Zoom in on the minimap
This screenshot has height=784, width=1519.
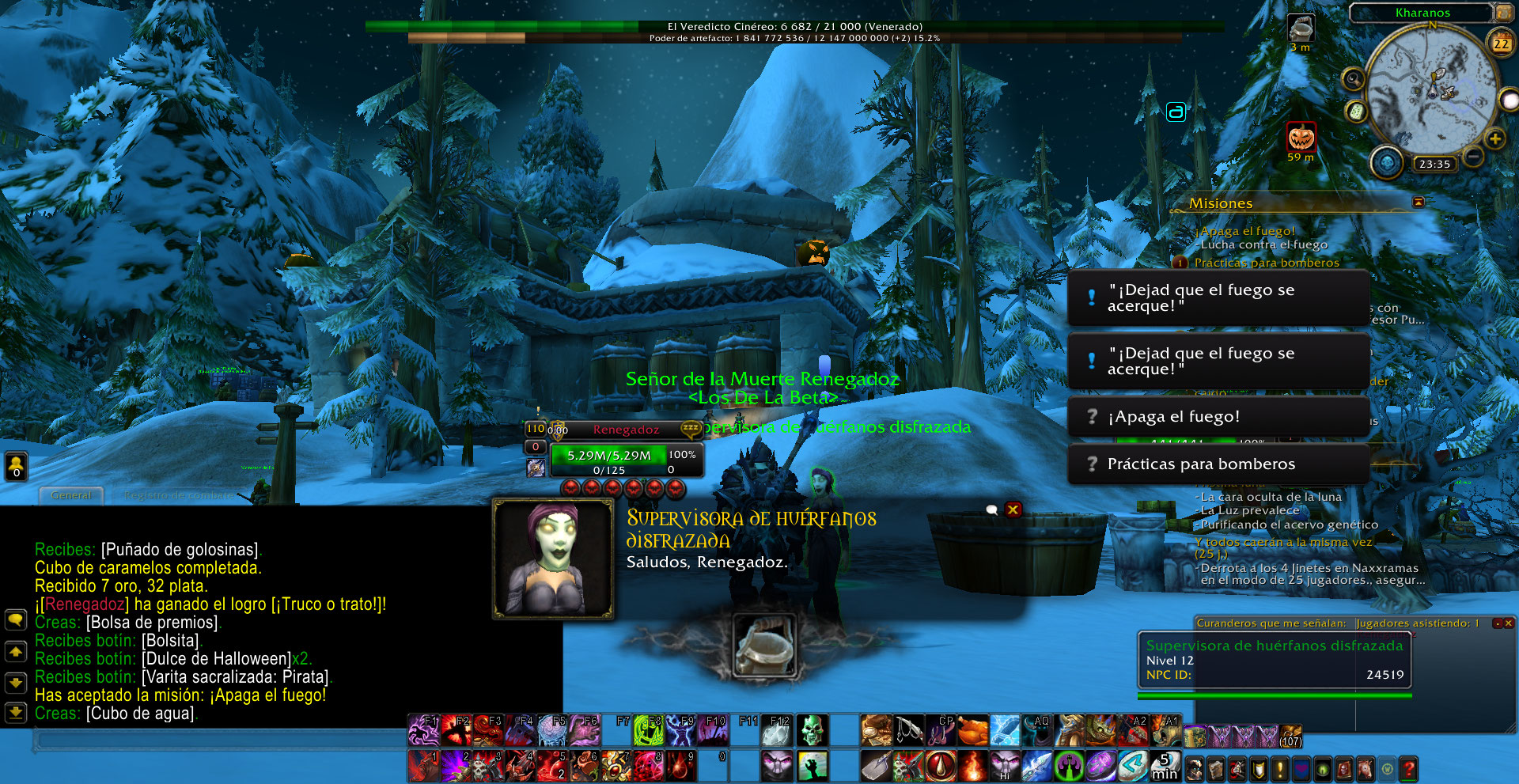click(x=1494, y=139)
